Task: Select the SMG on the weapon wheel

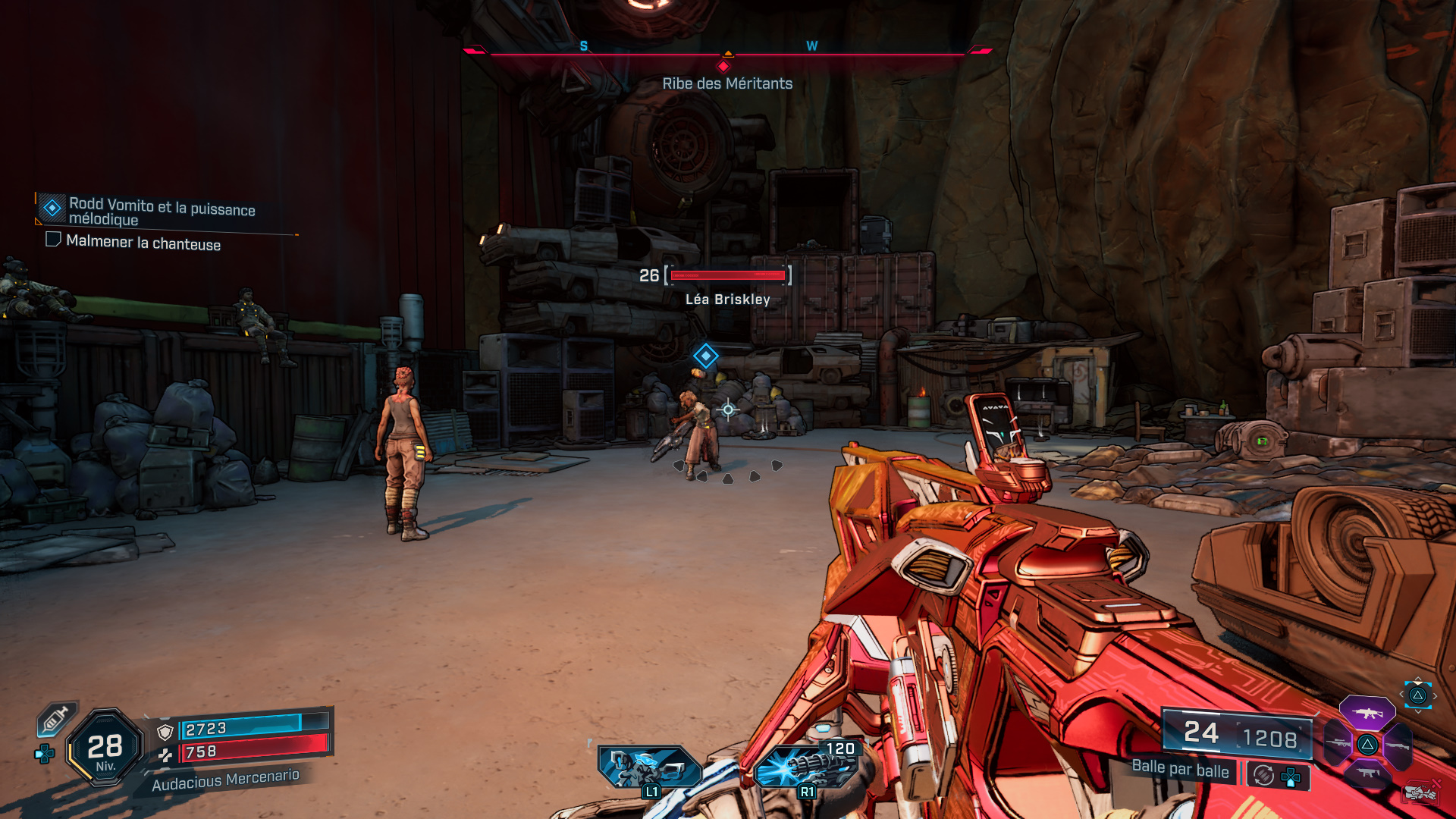Action: 1368,772
